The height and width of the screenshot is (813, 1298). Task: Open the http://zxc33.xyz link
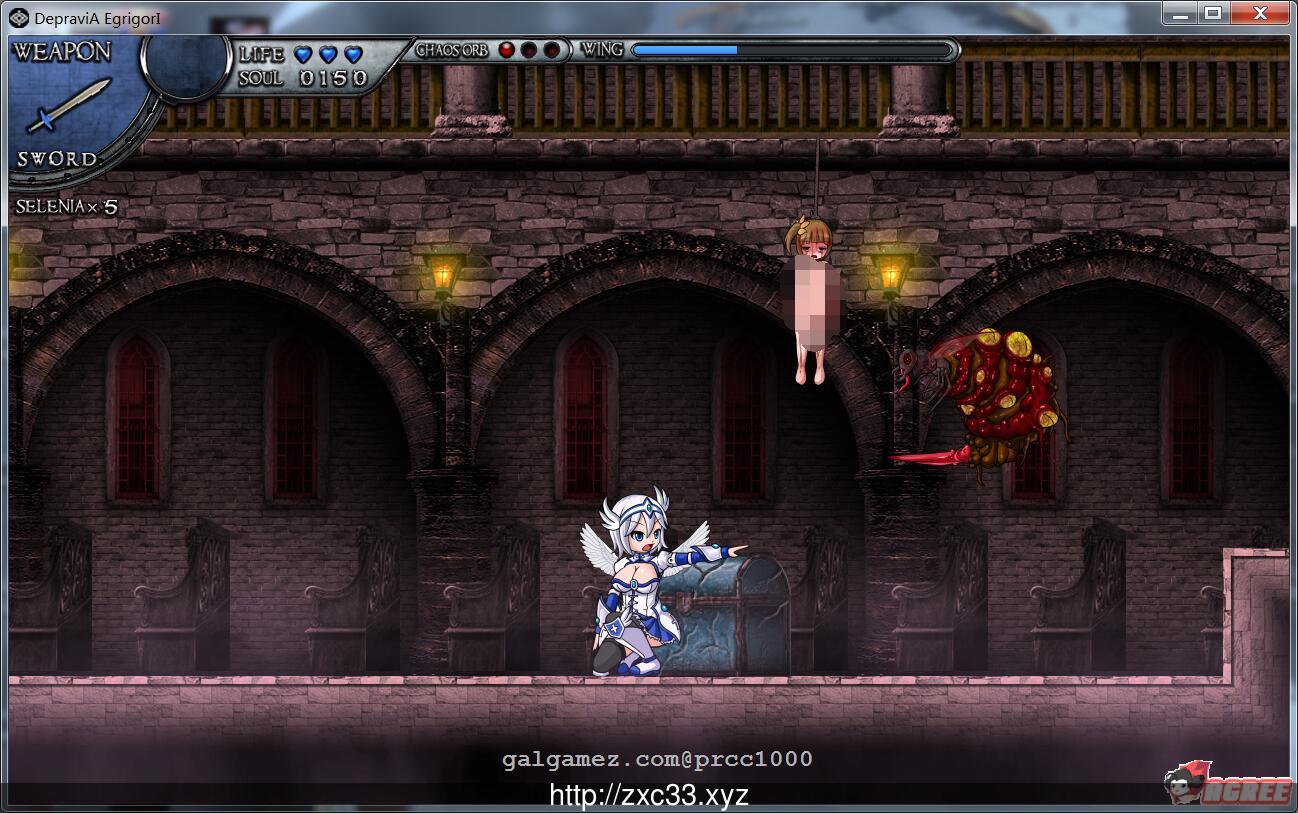click(648, 795)
